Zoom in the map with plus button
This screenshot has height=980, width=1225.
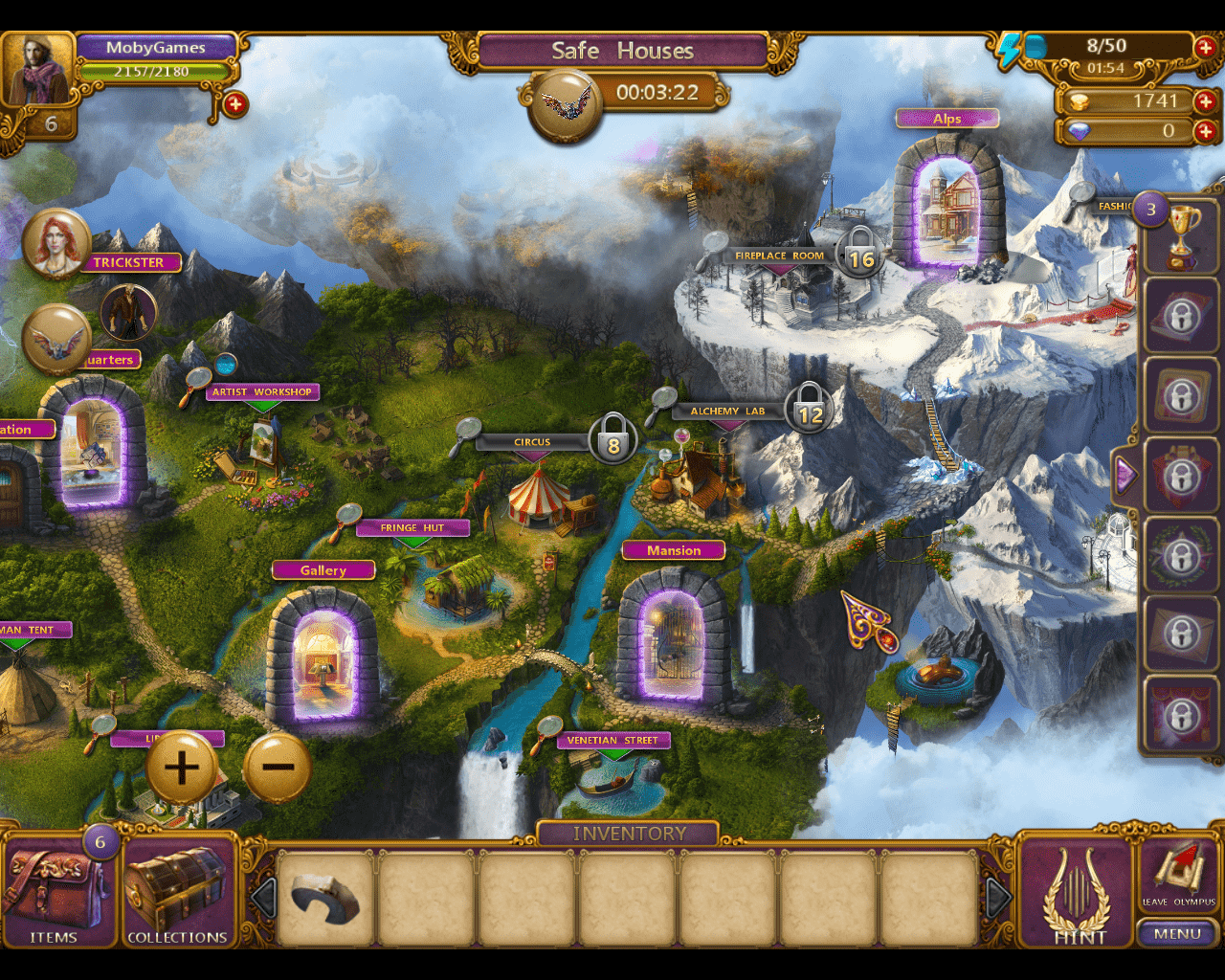181,768
